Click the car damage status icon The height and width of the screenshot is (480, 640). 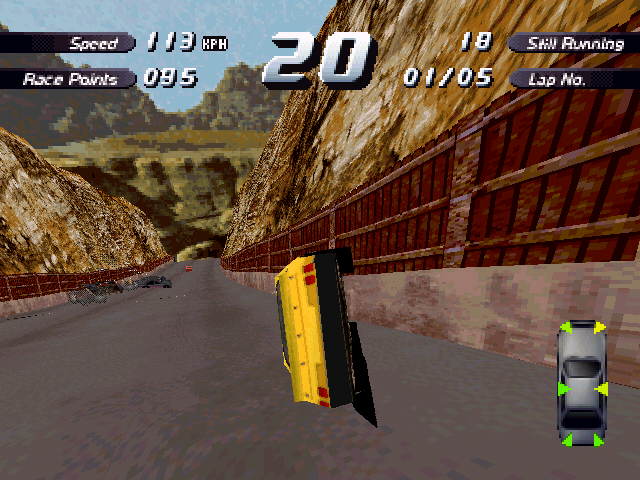(580, 384)
